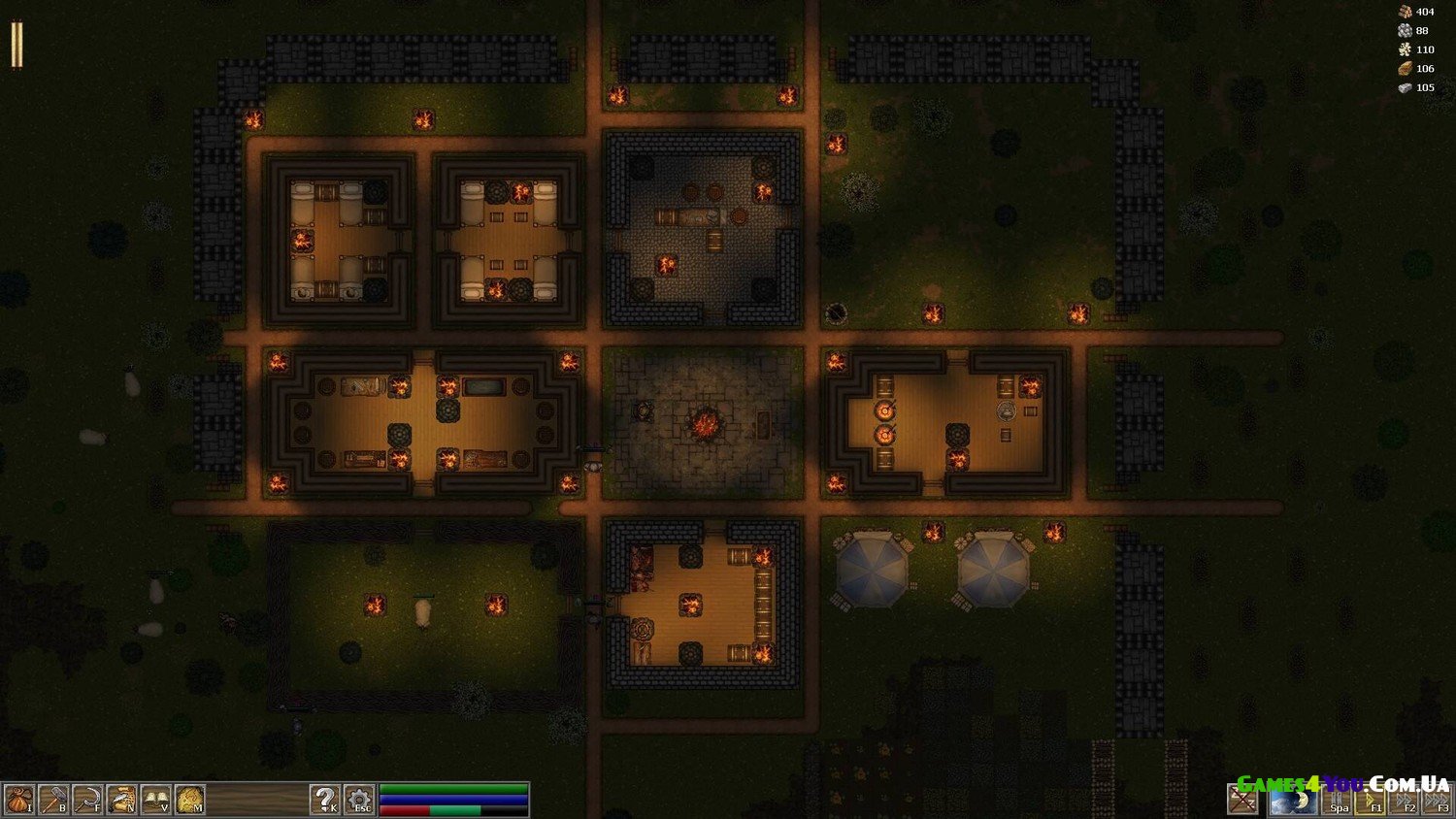Open the hammer build menu
This screenshot has width=1456, height=819.
point(52,799)
